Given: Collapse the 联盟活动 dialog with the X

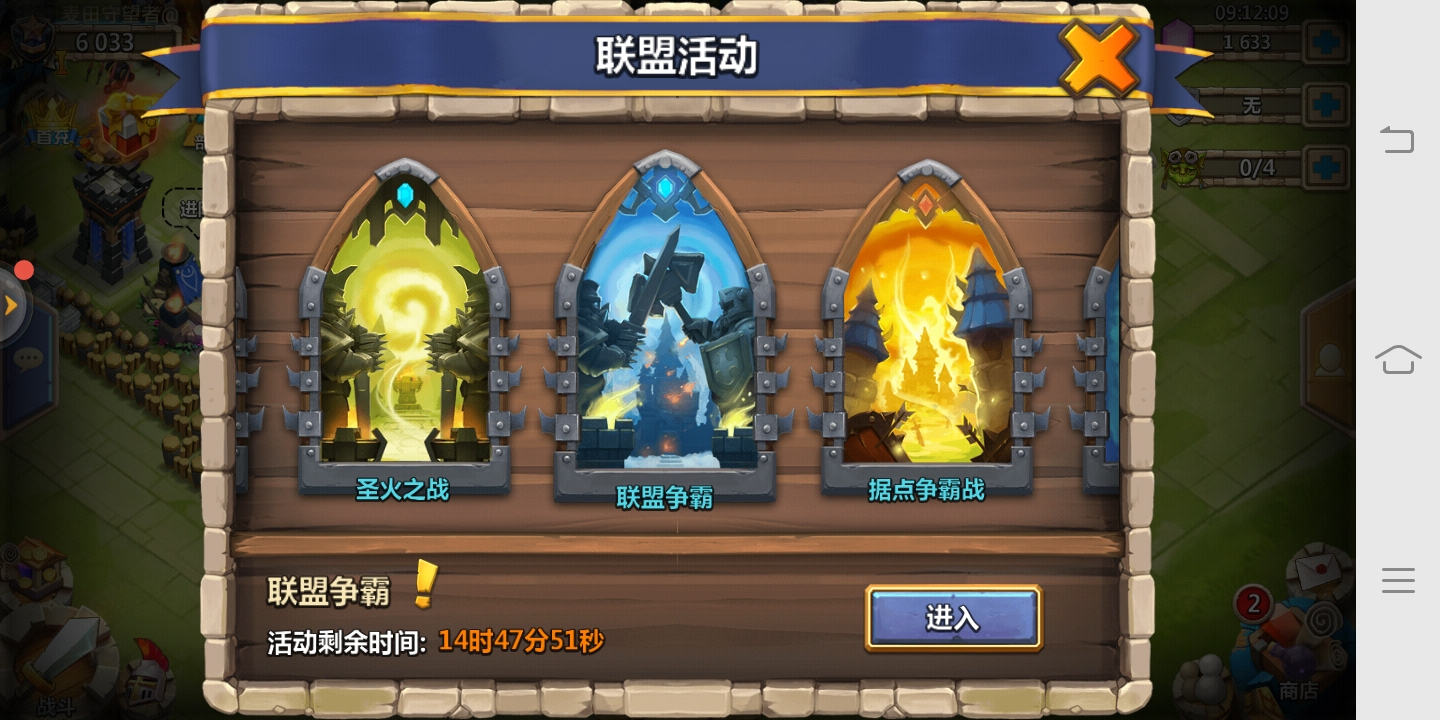Looking at the screenshot, I should click(x=1100, y=58).
